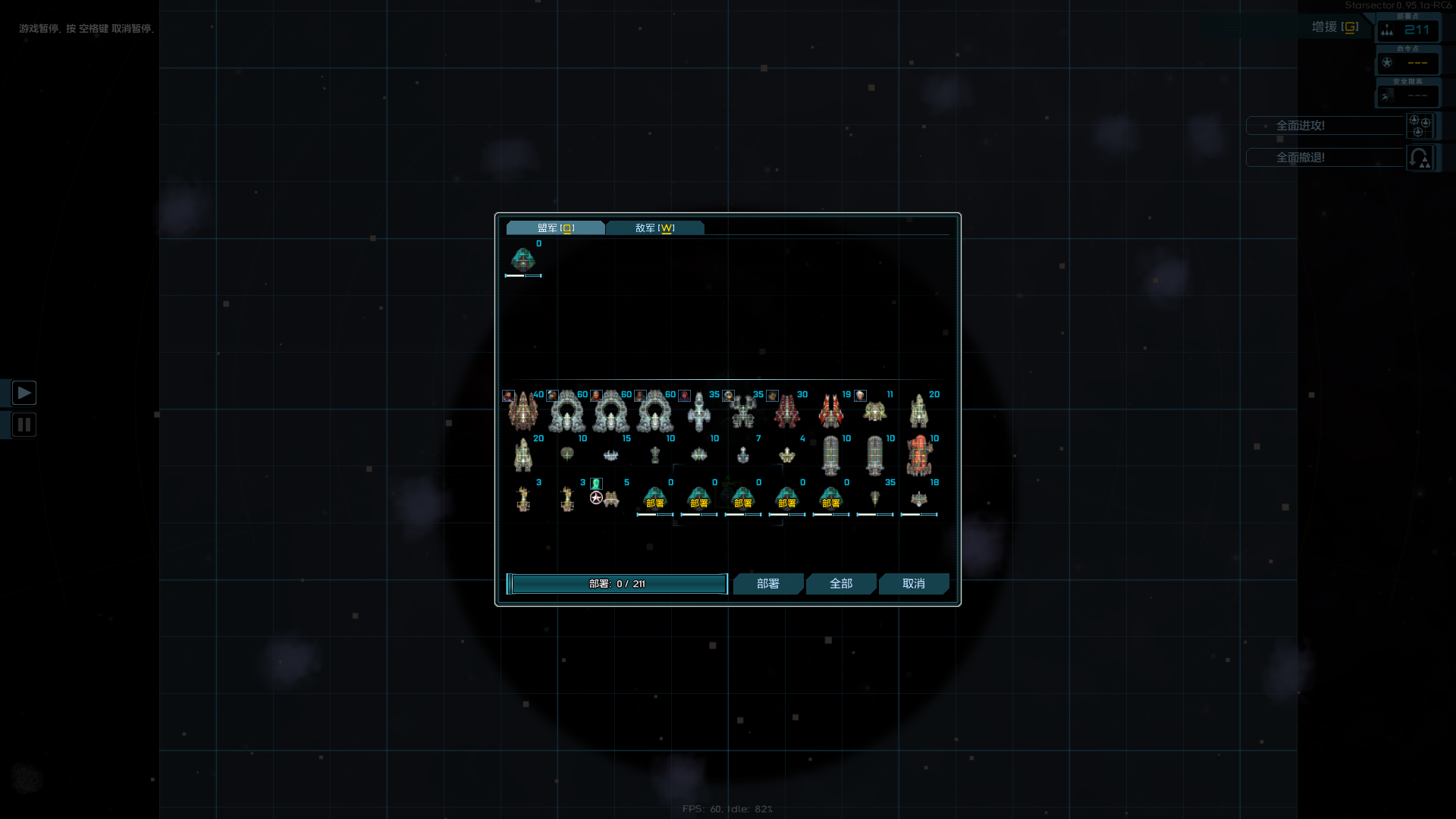Click the command points star icon
The image size is (1456, 819).
[x=1388, y=62]
